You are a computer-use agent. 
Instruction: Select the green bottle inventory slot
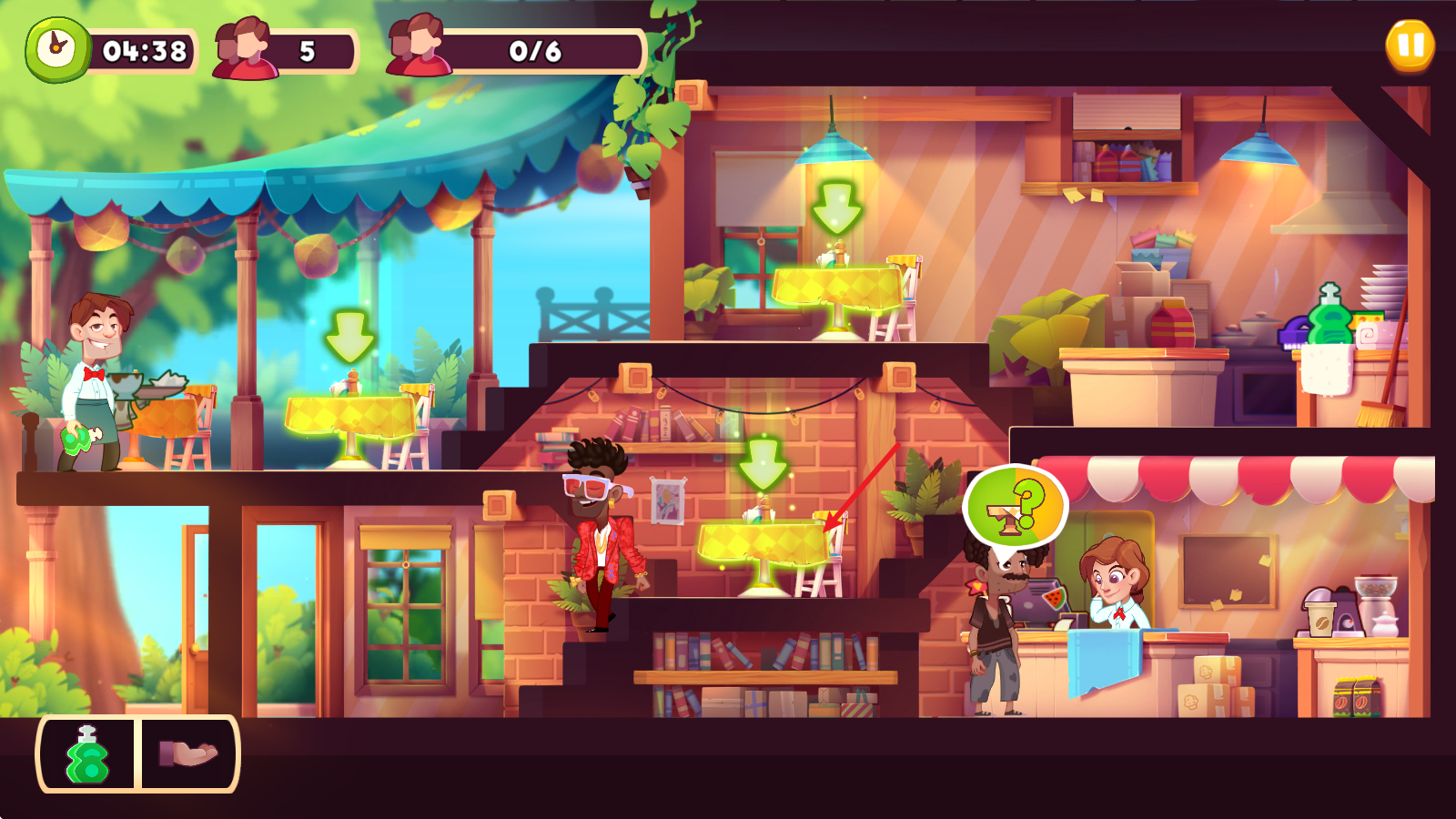(x=87, y=754)
